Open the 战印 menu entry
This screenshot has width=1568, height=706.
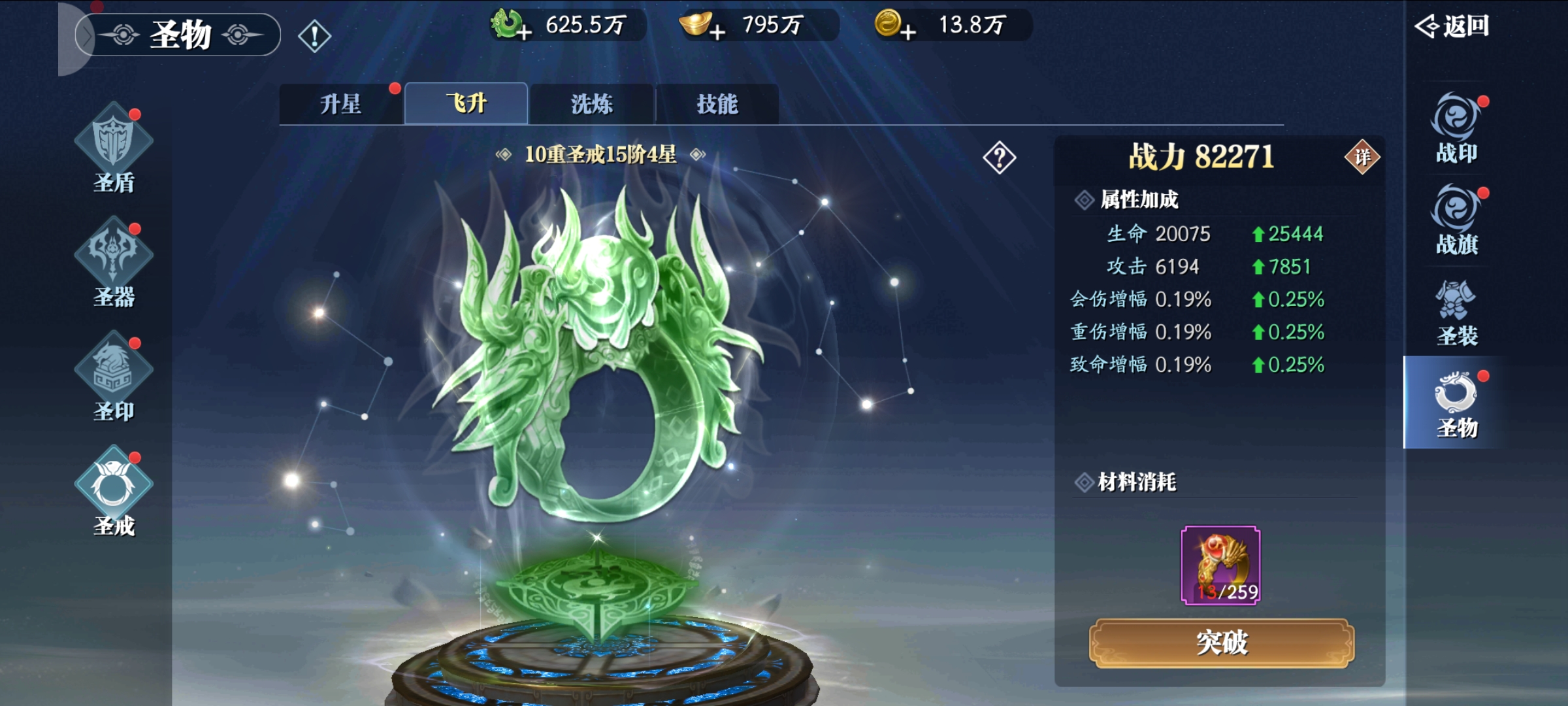pos(1456,129)
